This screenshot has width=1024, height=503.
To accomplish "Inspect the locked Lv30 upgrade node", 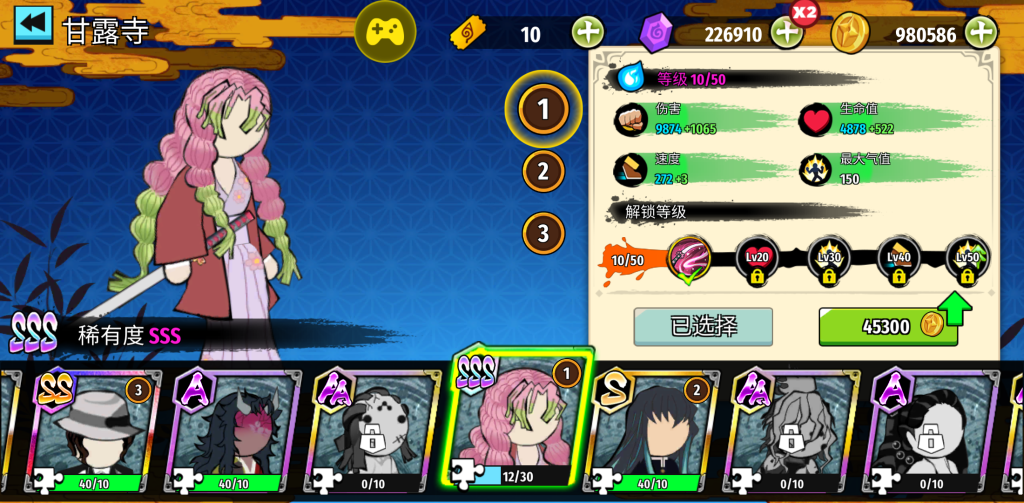I will (828, 260).
